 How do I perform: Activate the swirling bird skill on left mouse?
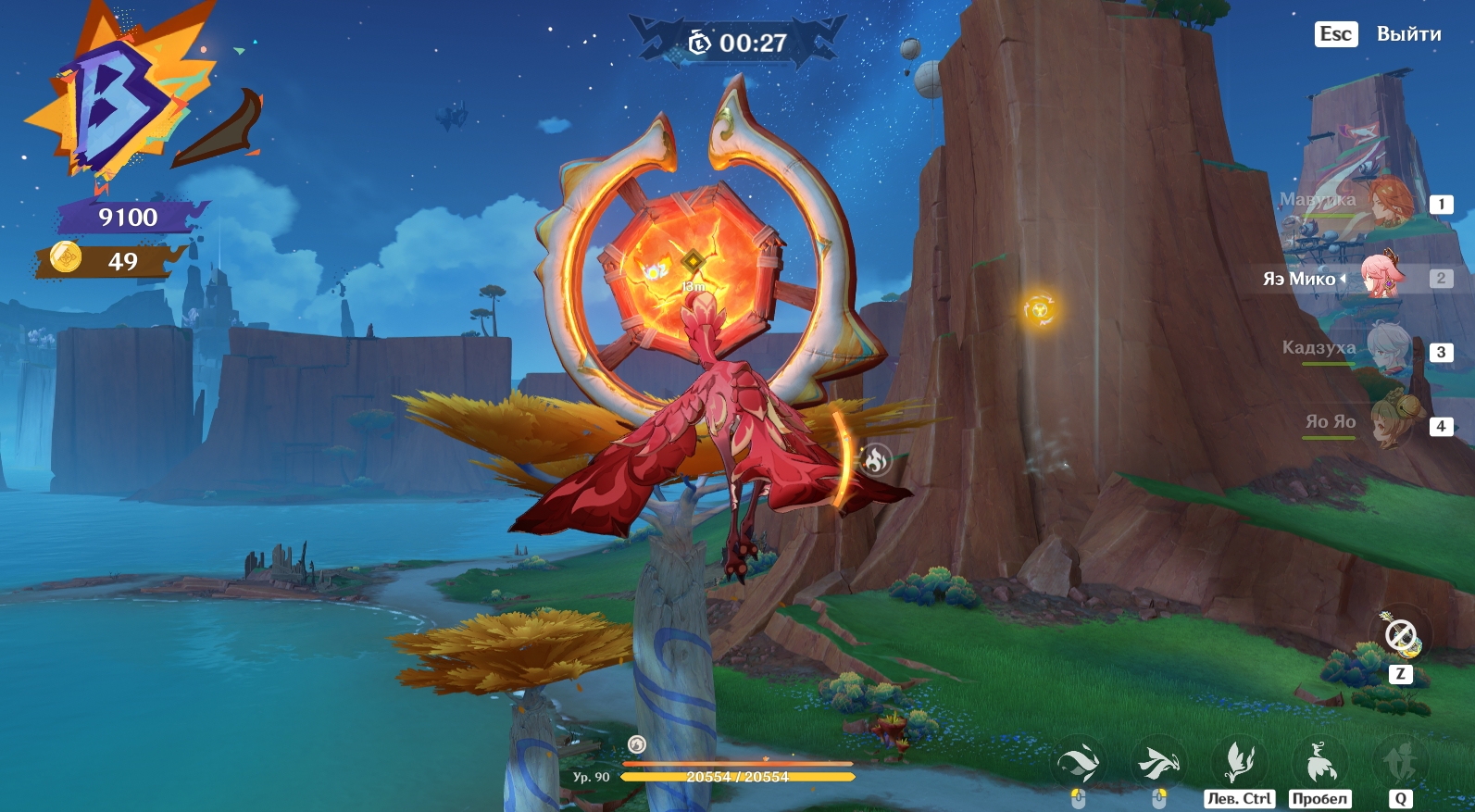(1079, 763)
